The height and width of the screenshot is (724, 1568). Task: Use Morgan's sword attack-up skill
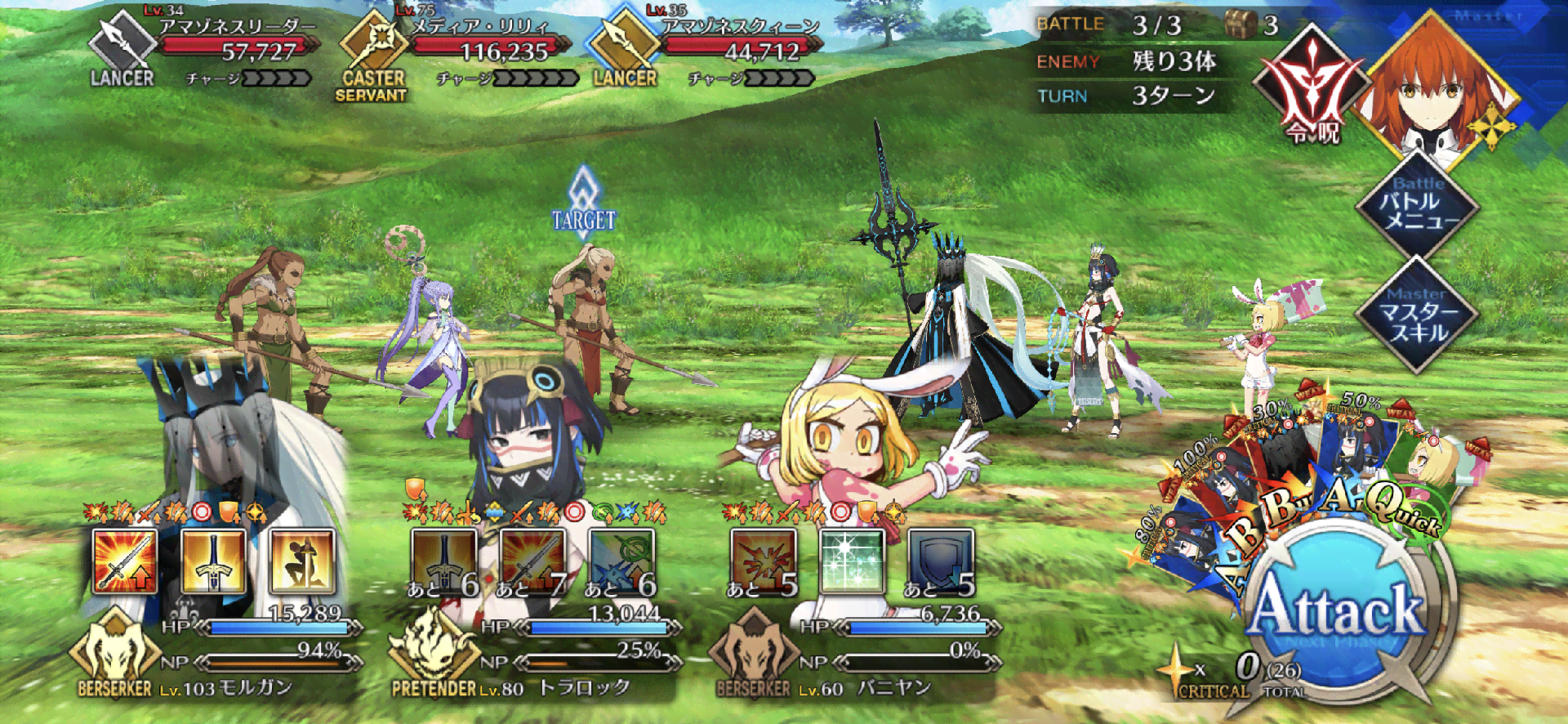click(125, 561)
